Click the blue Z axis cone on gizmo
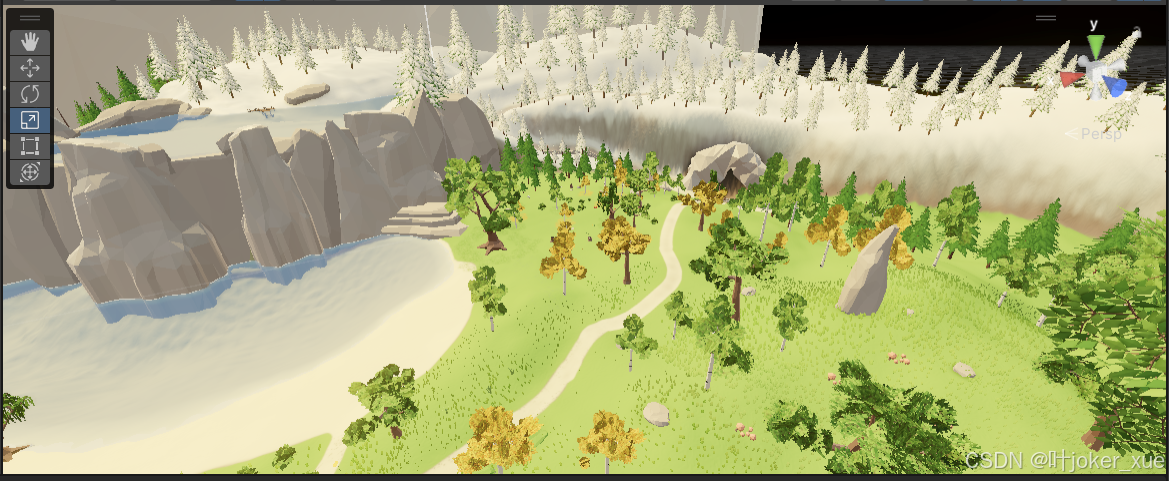The image size is (1169, 481). (1116, 87)
